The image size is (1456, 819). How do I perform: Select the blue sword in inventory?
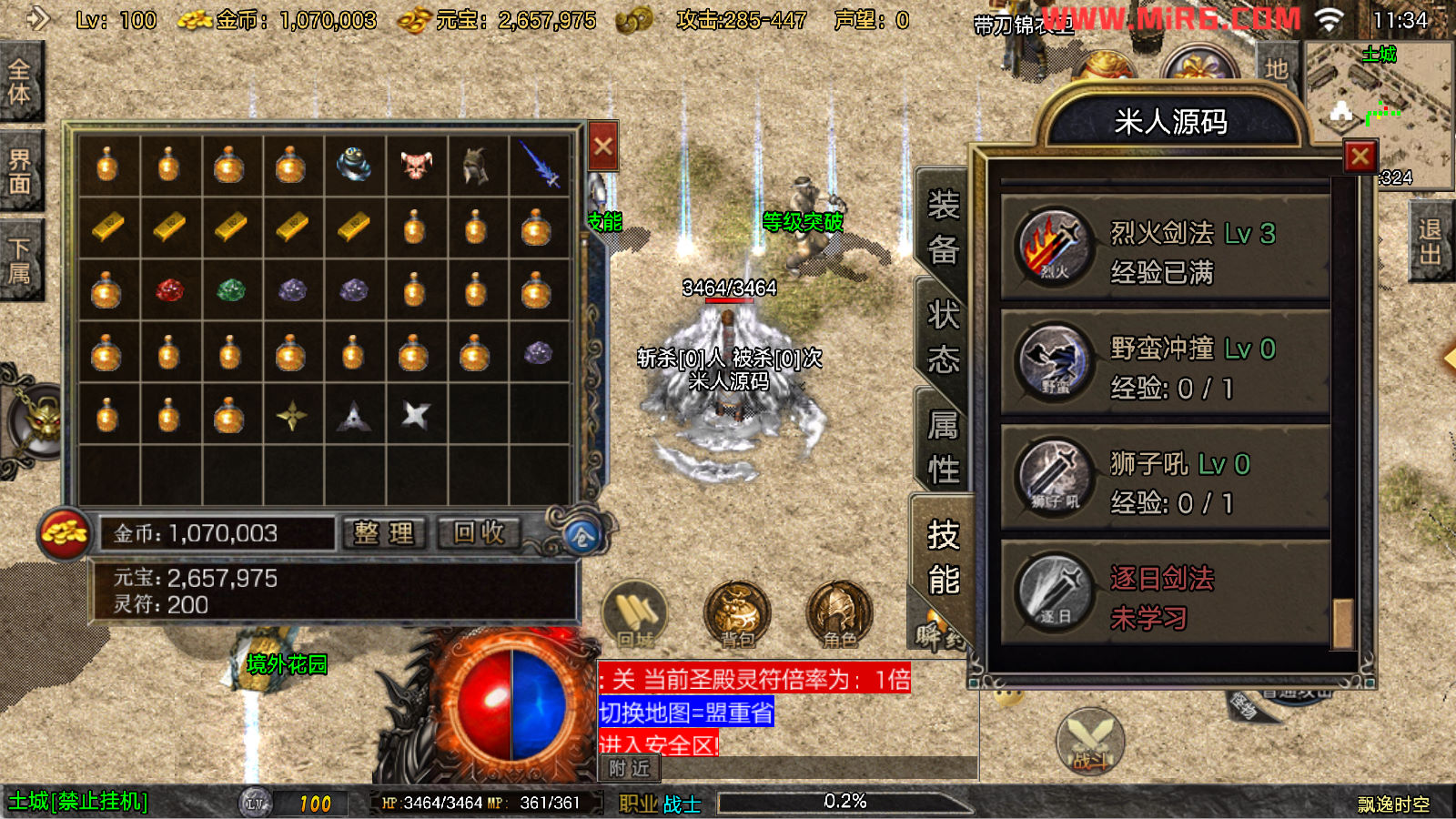pos(540,166)
